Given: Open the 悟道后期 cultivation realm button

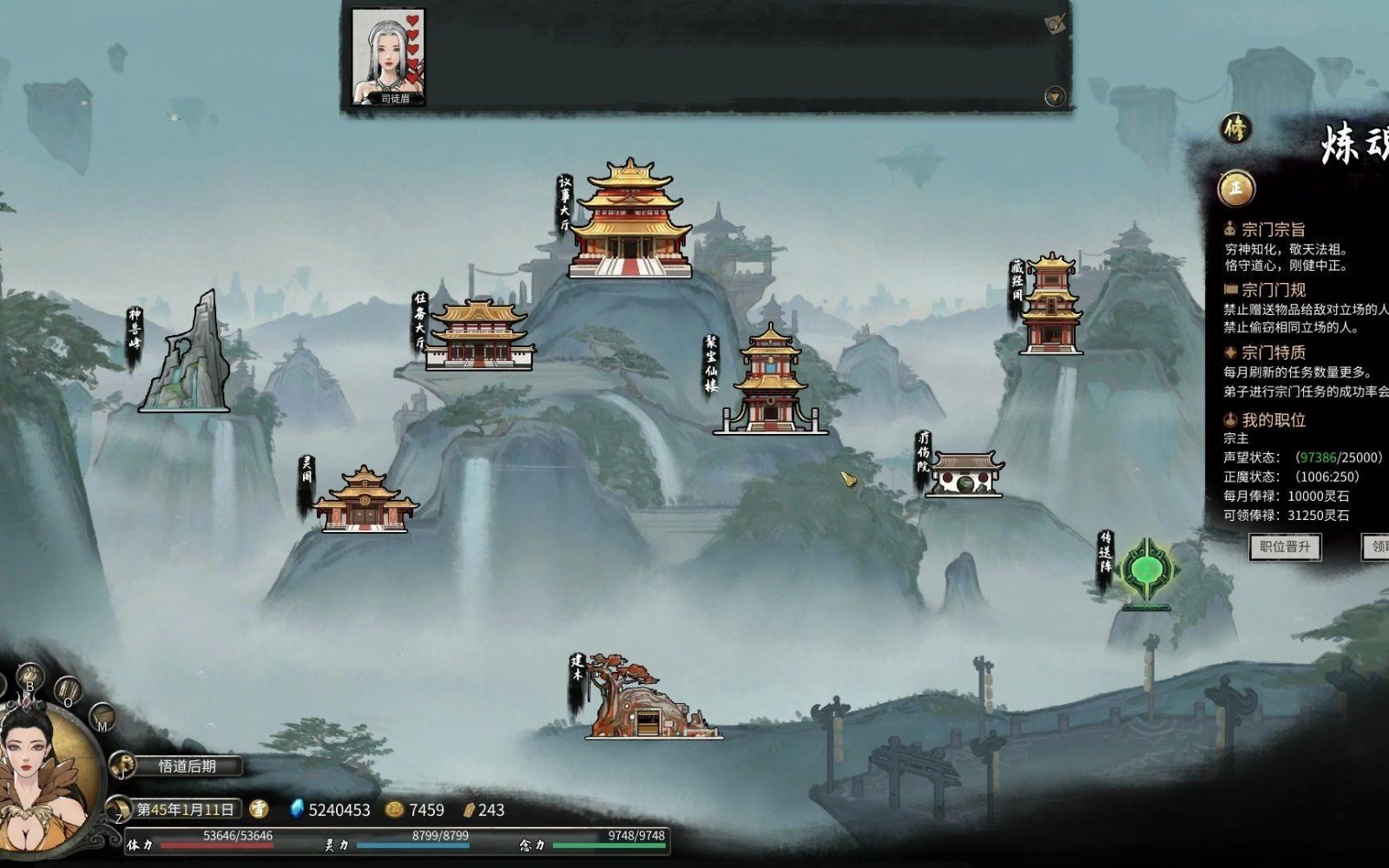Looking at the screenshot, I should 187,766.
